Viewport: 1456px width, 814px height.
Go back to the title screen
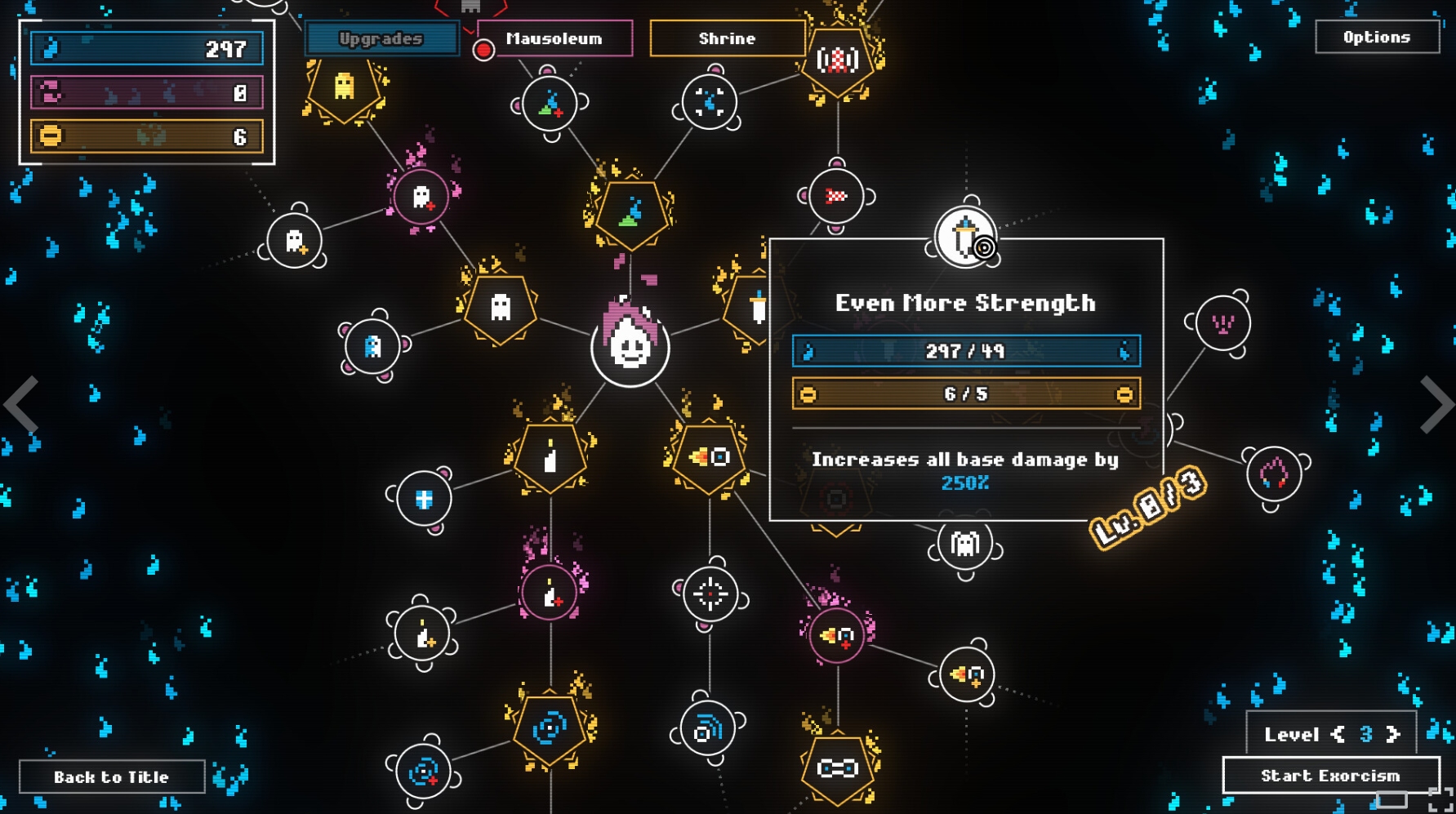pyautogui.click(x=112, y=776)
